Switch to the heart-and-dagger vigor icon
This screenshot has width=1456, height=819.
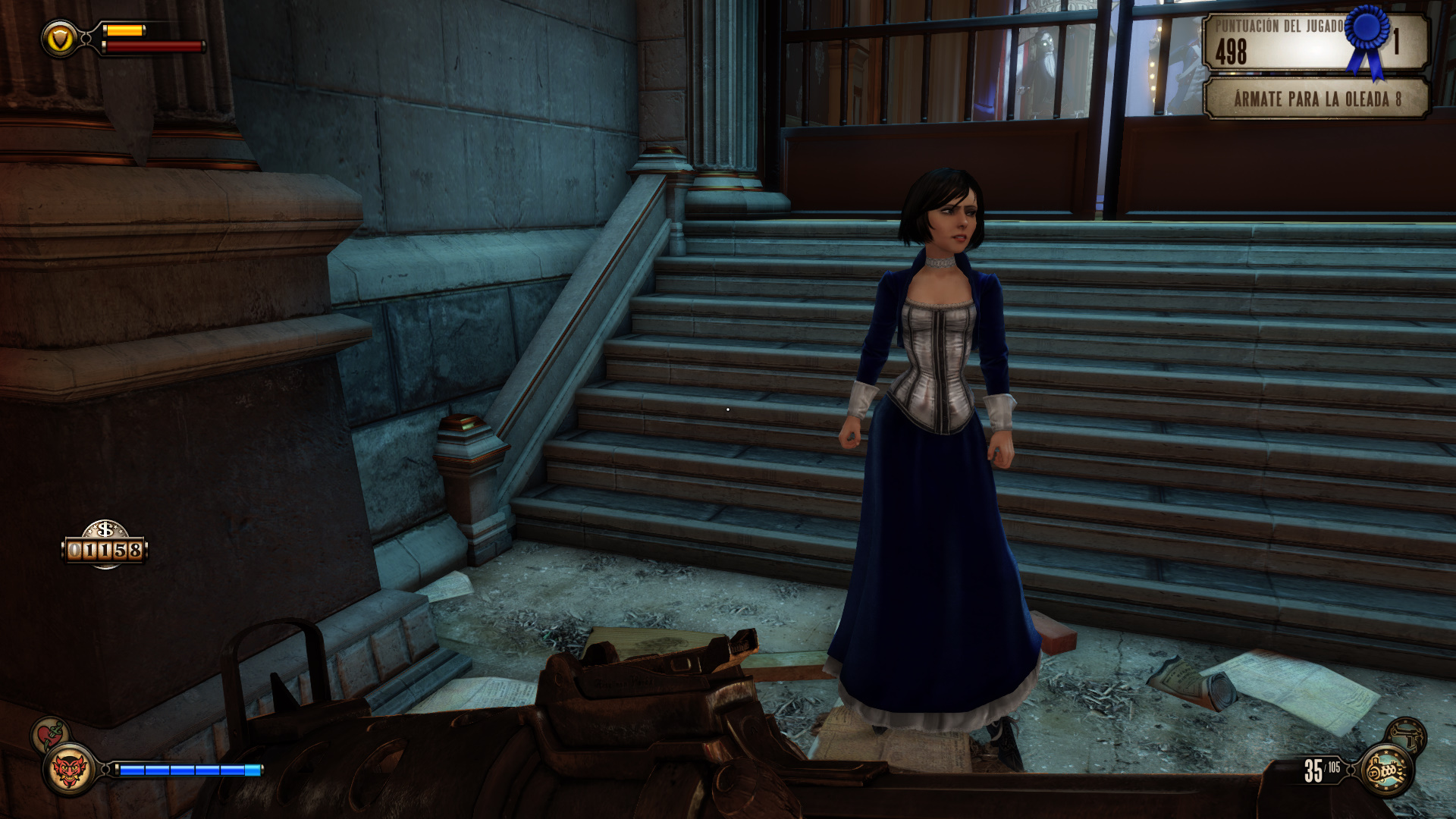point(50,734)
